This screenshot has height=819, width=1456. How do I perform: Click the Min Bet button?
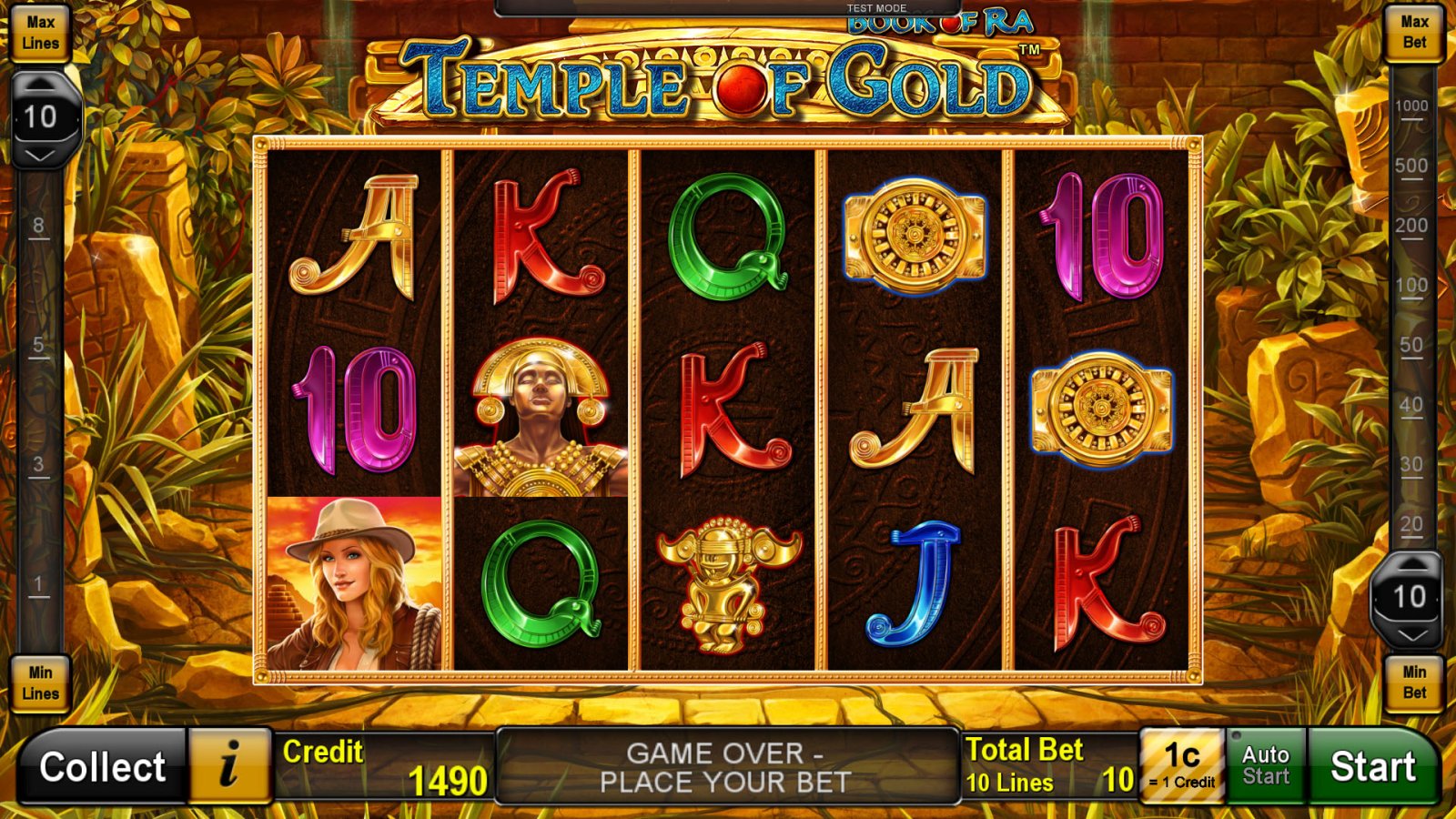pos(1416,682)
